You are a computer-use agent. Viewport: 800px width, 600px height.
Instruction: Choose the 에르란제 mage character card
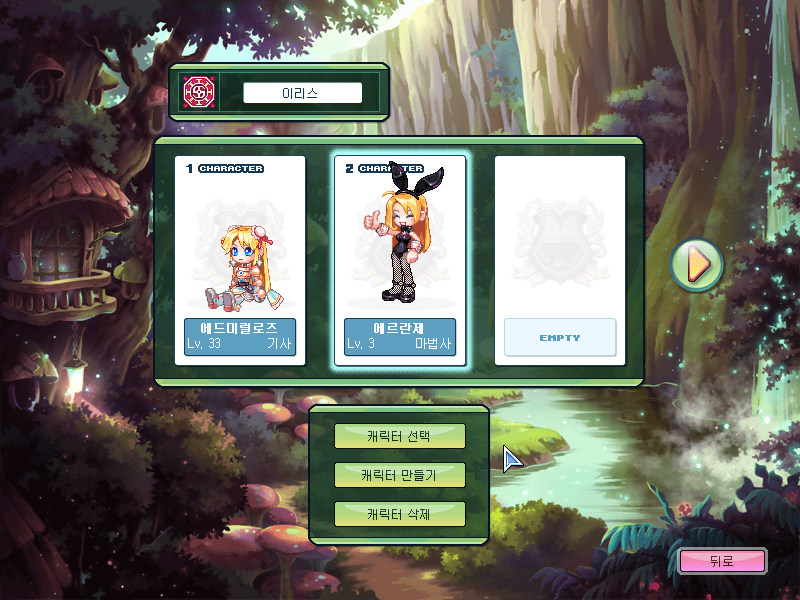pos(400,260)
